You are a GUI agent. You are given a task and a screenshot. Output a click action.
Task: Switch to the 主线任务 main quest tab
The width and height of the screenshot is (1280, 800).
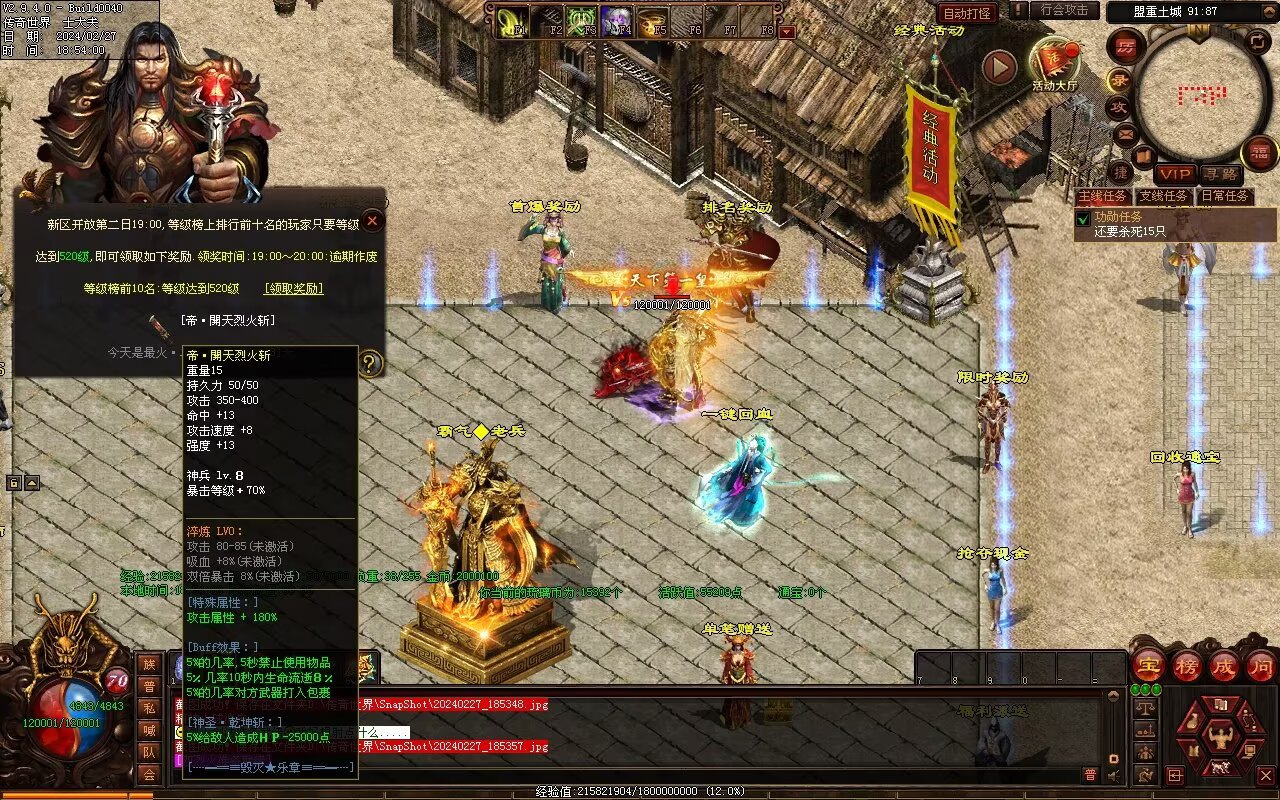1104,196
